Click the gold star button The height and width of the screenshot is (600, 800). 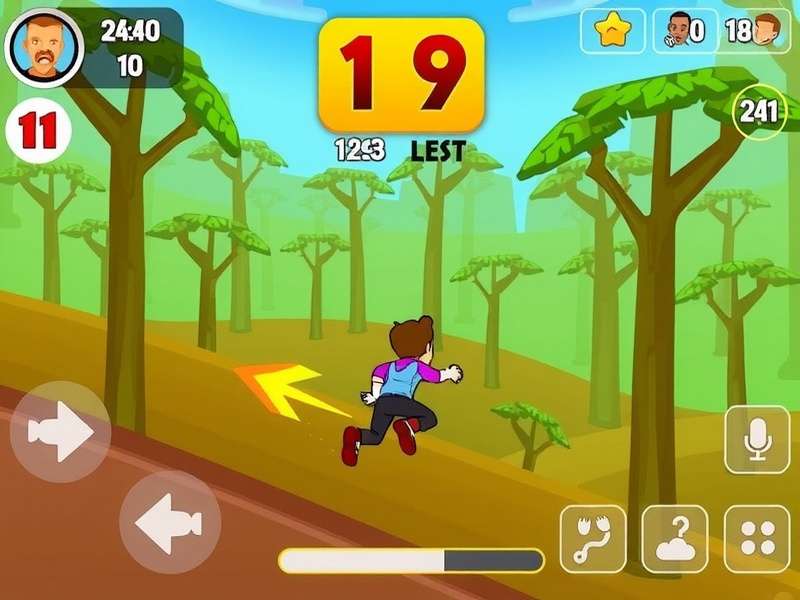[x=612, y=31]
